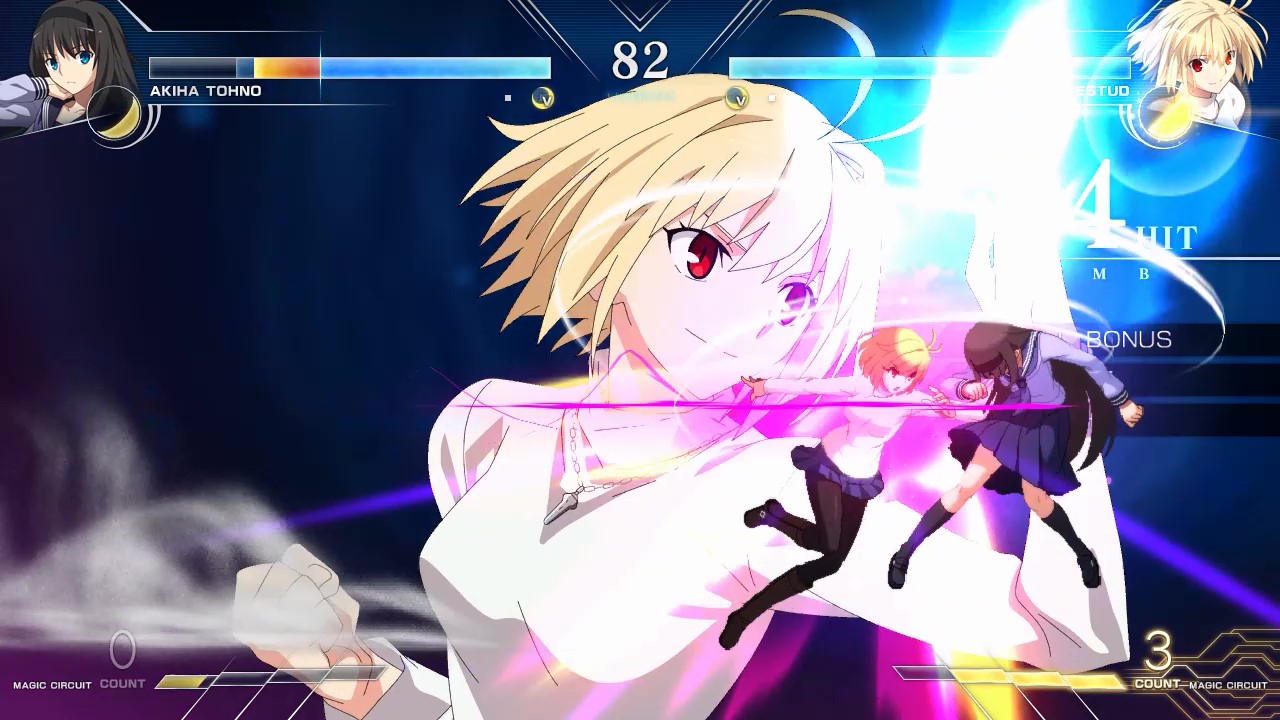Click the diamond emblem above the timer
The height and width of the screenshot is (720, 1280).
tap(638, 10)
